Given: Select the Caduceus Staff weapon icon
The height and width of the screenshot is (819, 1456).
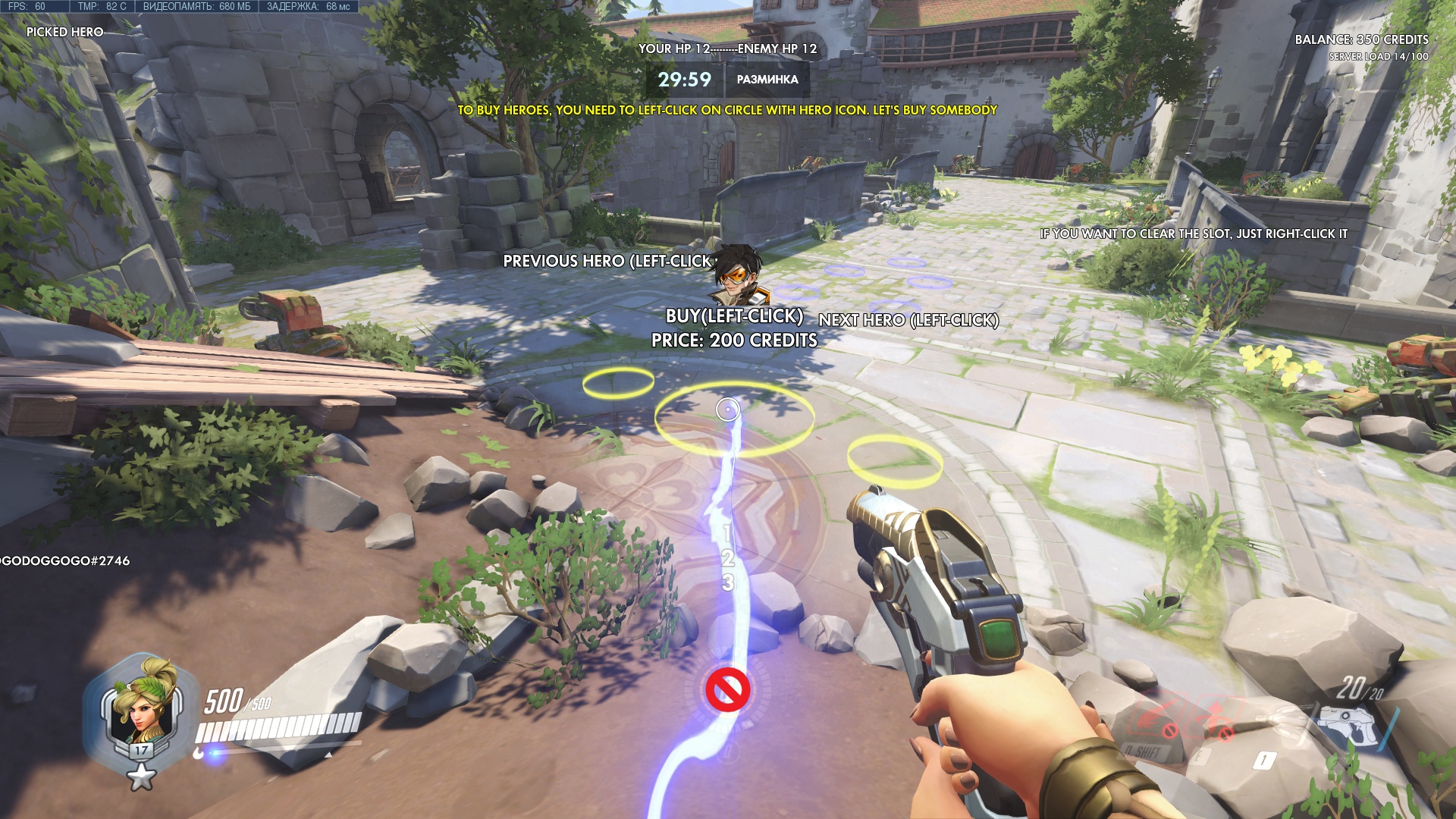Looking at the screenshot, I should click(1282, 720).
